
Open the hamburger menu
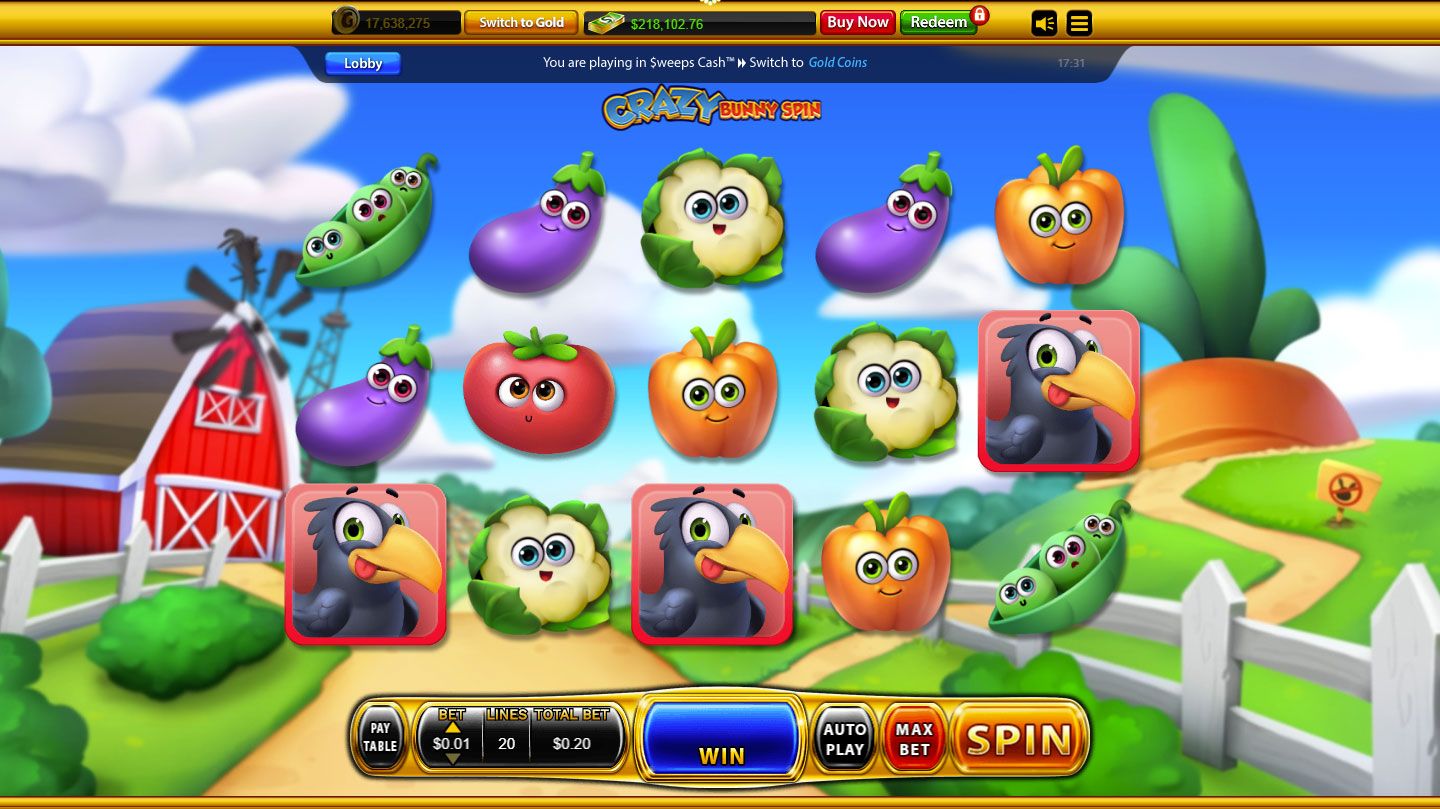pos(1079,23)
